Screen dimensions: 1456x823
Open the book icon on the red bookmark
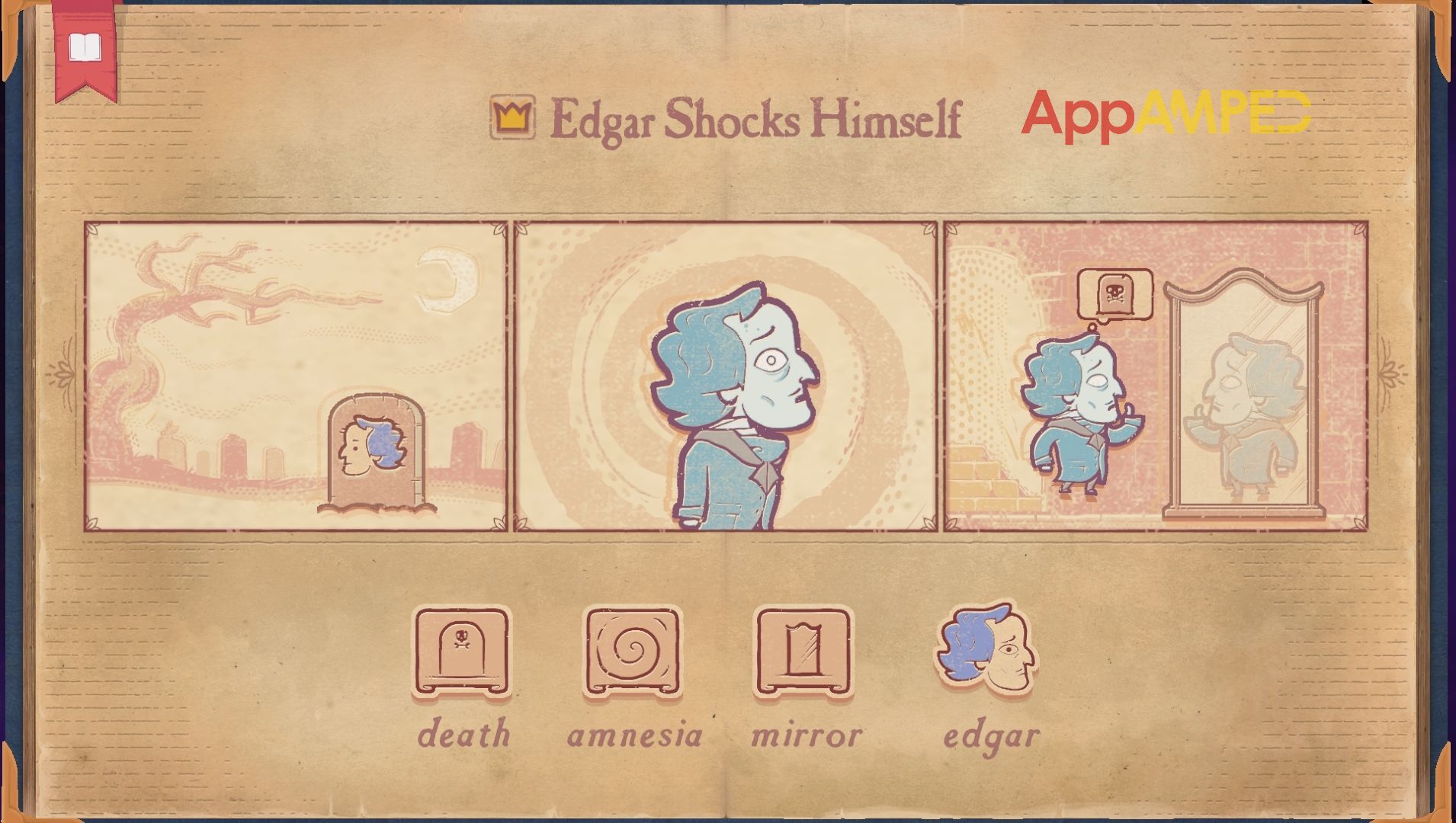[x=85, y=46]
